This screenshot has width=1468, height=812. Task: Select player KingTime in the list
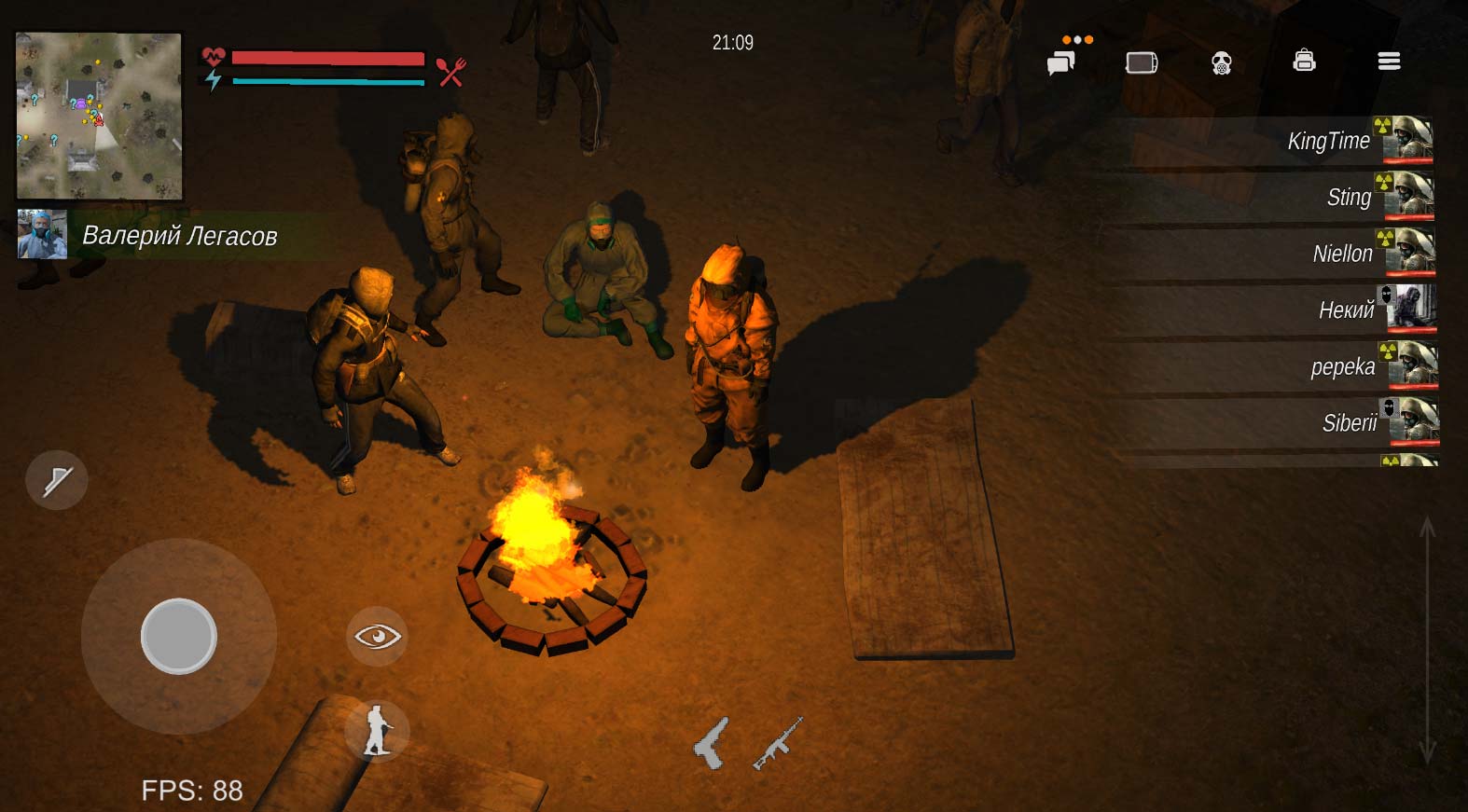(1328, 141)
